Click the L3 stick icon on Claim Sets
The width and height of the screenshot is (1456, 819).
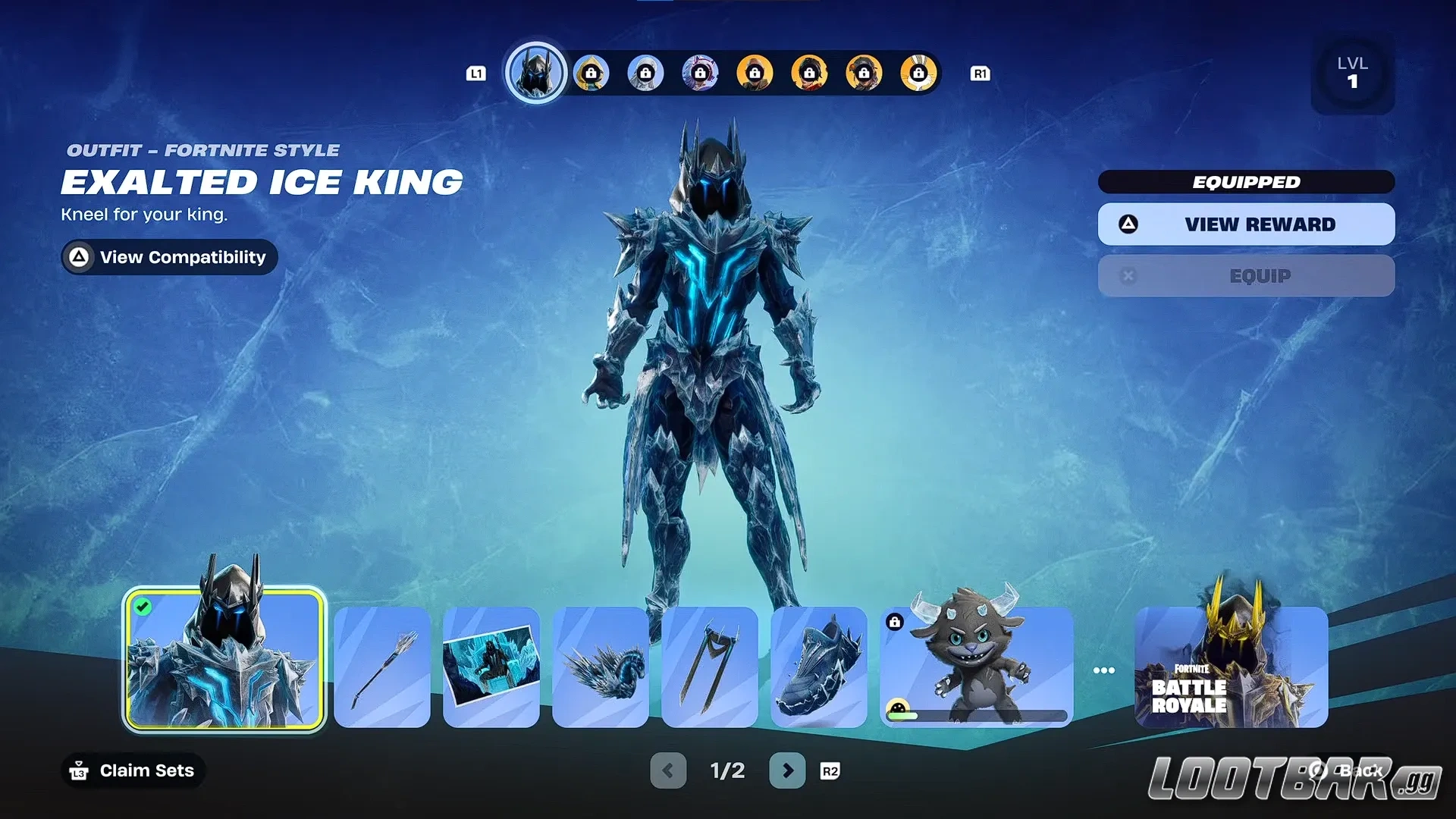pos(79,770)
